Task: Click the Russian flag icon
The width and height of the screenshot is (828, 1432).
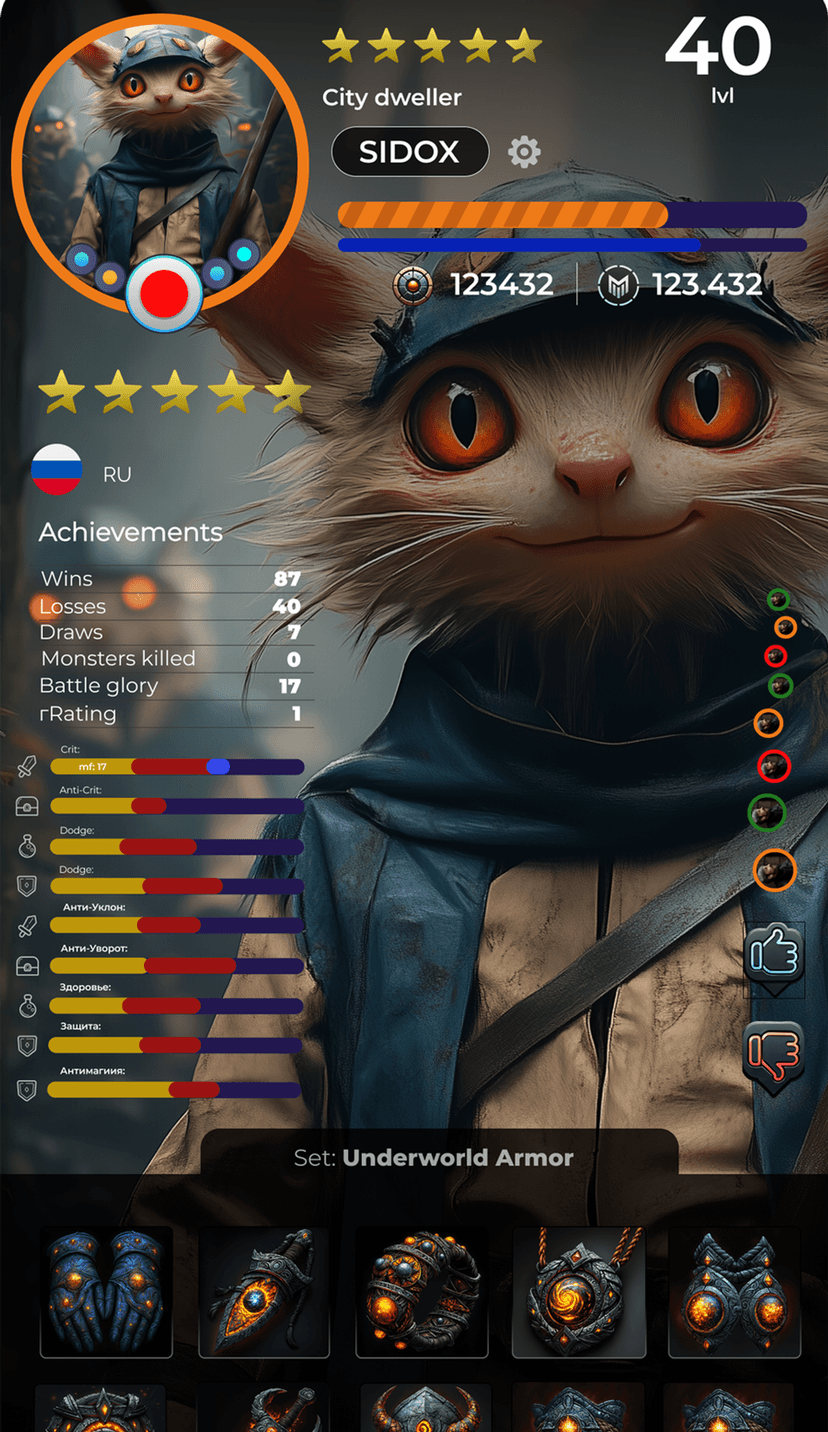Action: [x=57, y=470]
